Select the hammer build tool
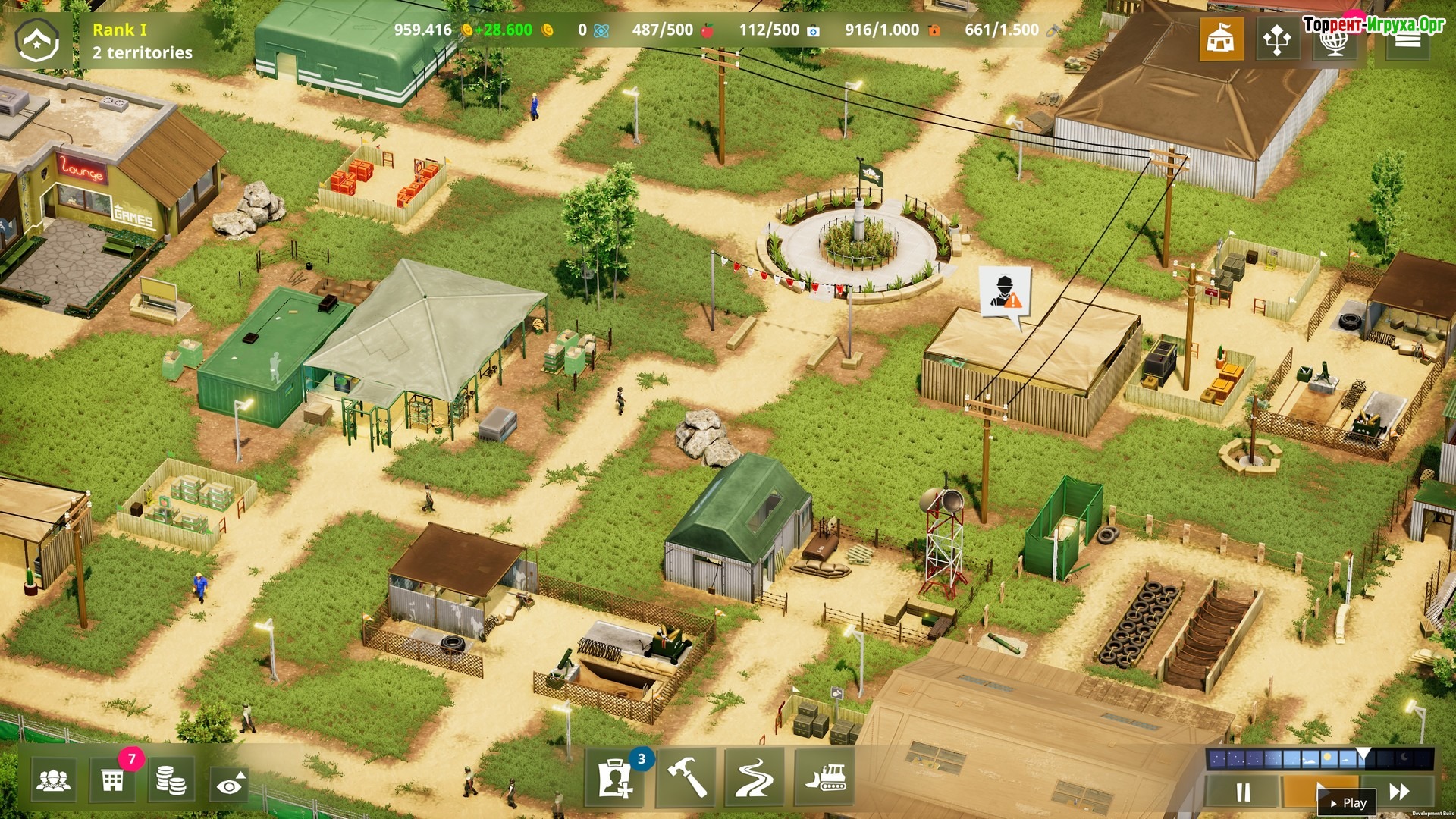1456x819 pixels. (x=686, y=777)
